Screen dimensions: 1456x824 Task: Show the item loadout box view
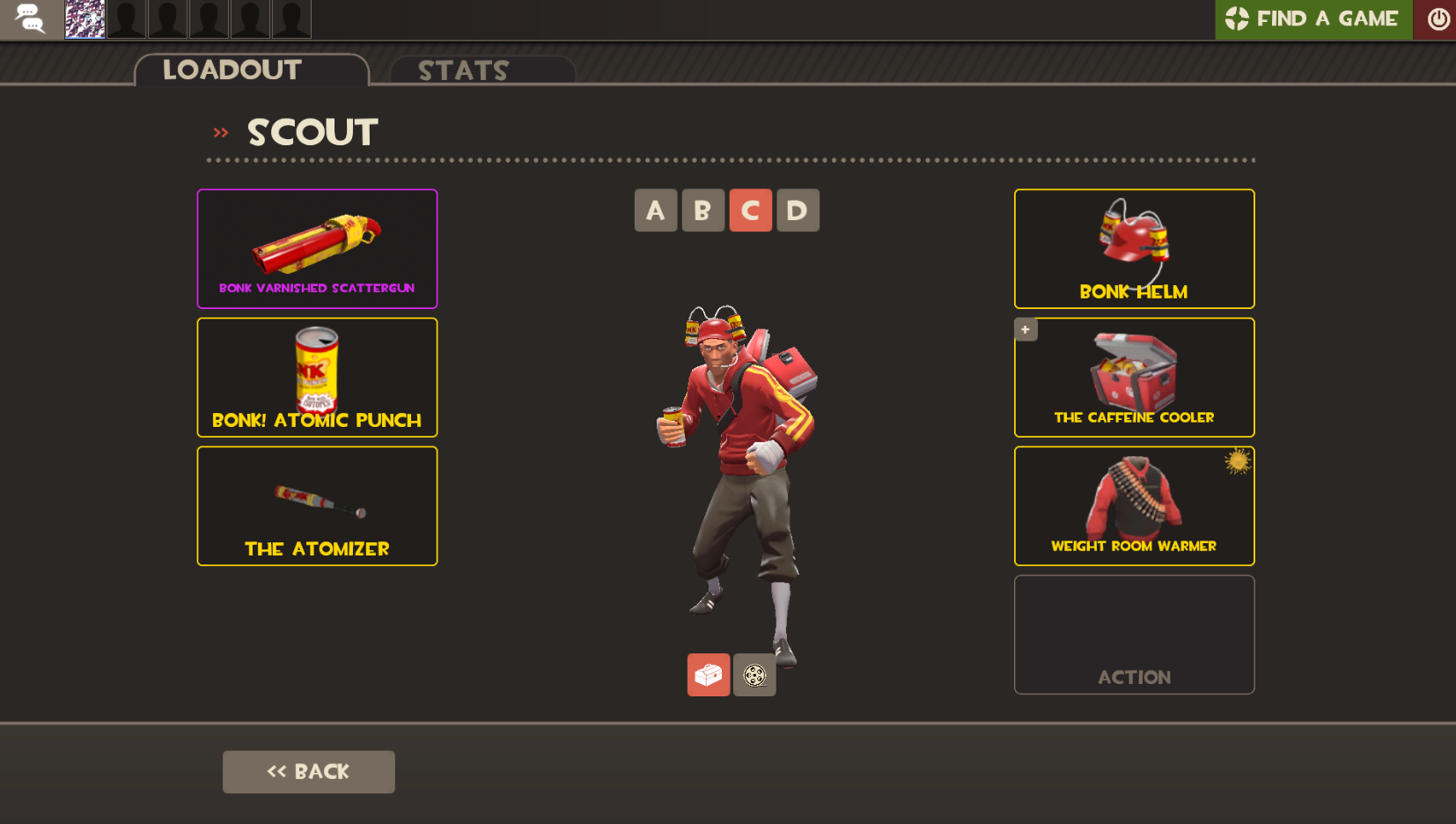pyautogui.click(x=709, y=674)
